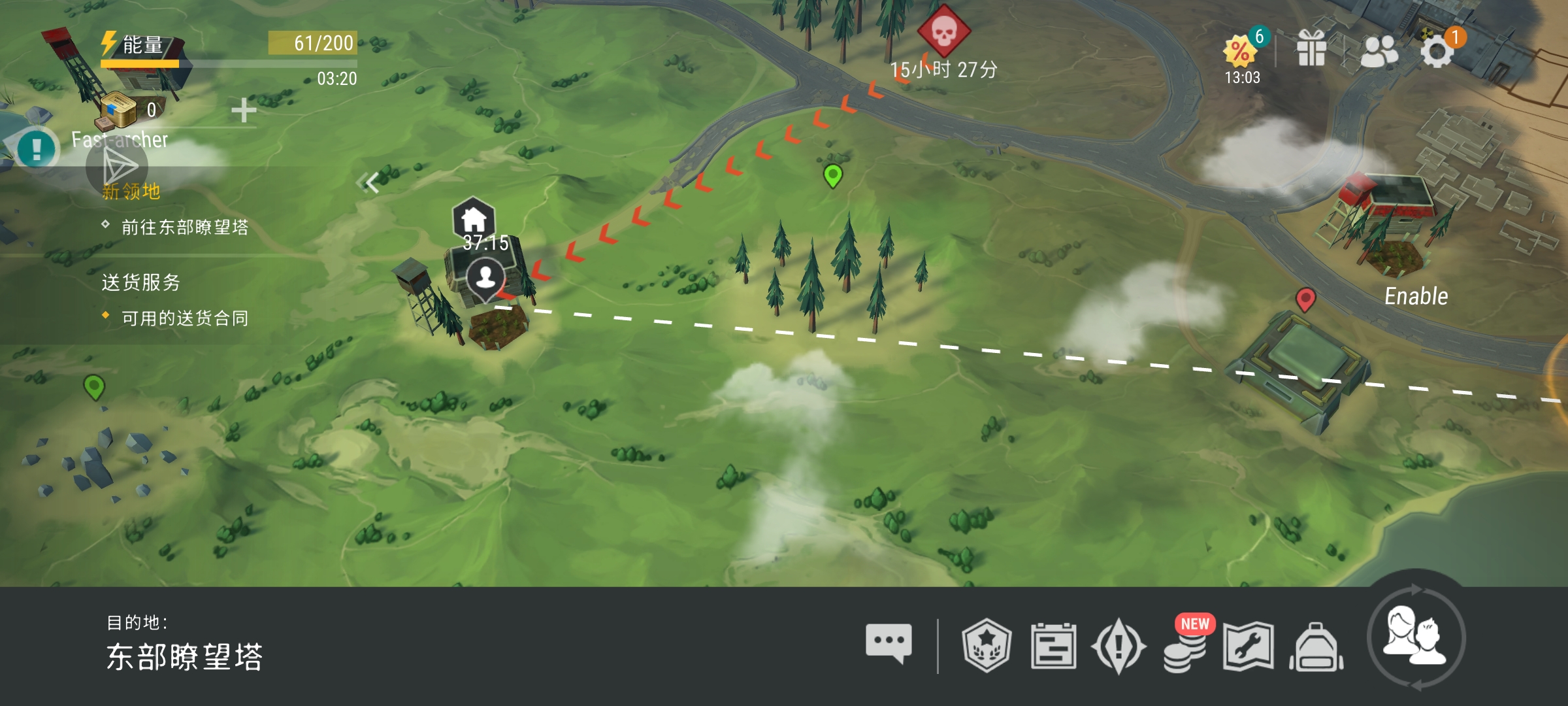
Task: Open the calendar events icon
Action: pyautogui.click(x=1053, y=646)
